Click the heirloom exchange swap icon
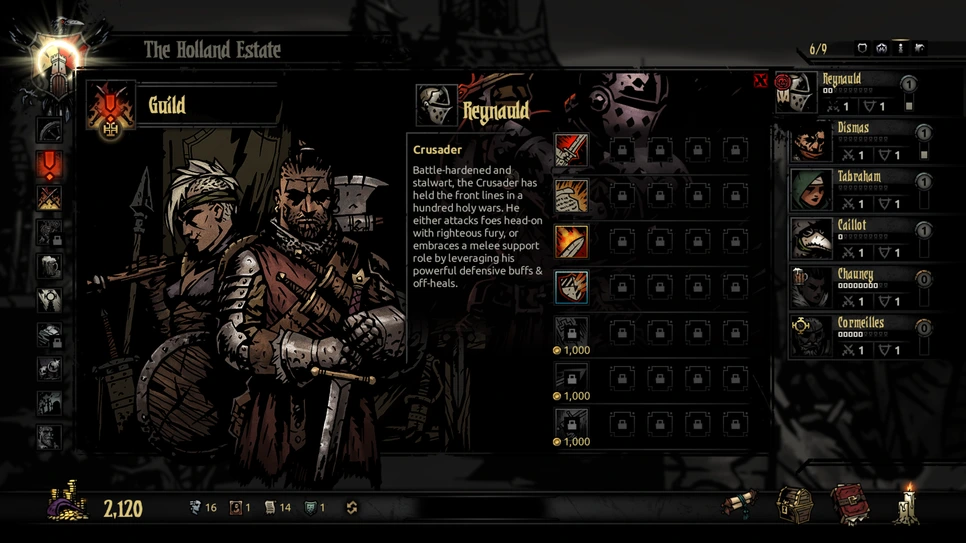Screen dimensions: 966x543 coord(351,508)
